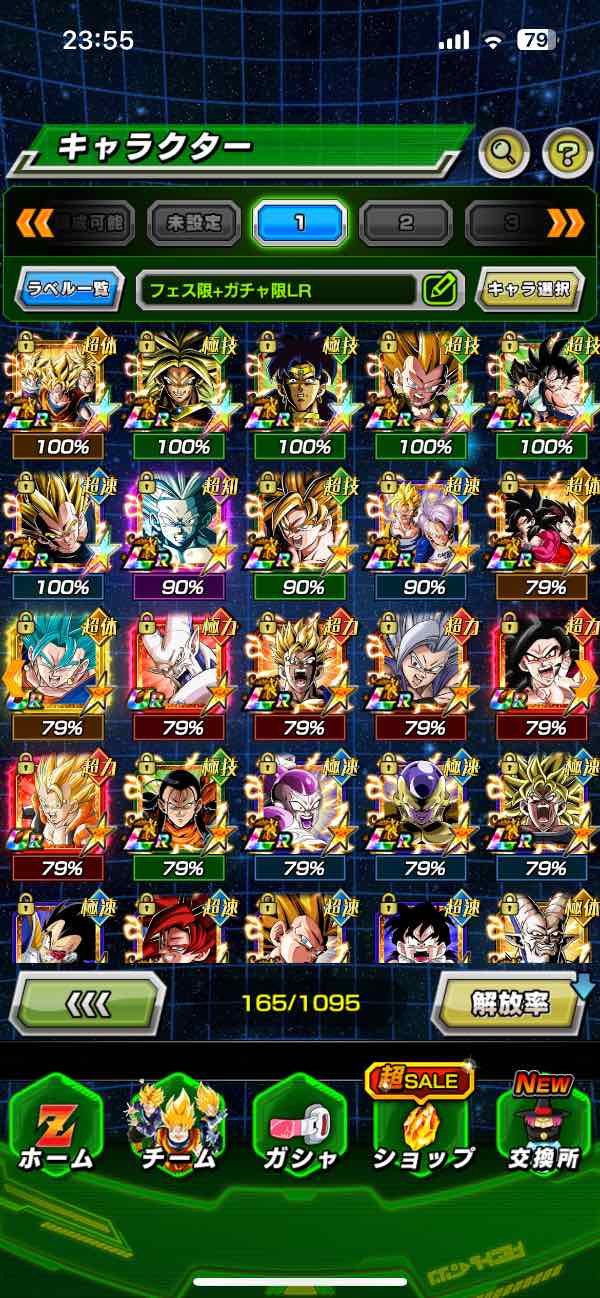Open the 交換所 exchange menu
Screen dimensions: 600x1298
(543, 1127)
